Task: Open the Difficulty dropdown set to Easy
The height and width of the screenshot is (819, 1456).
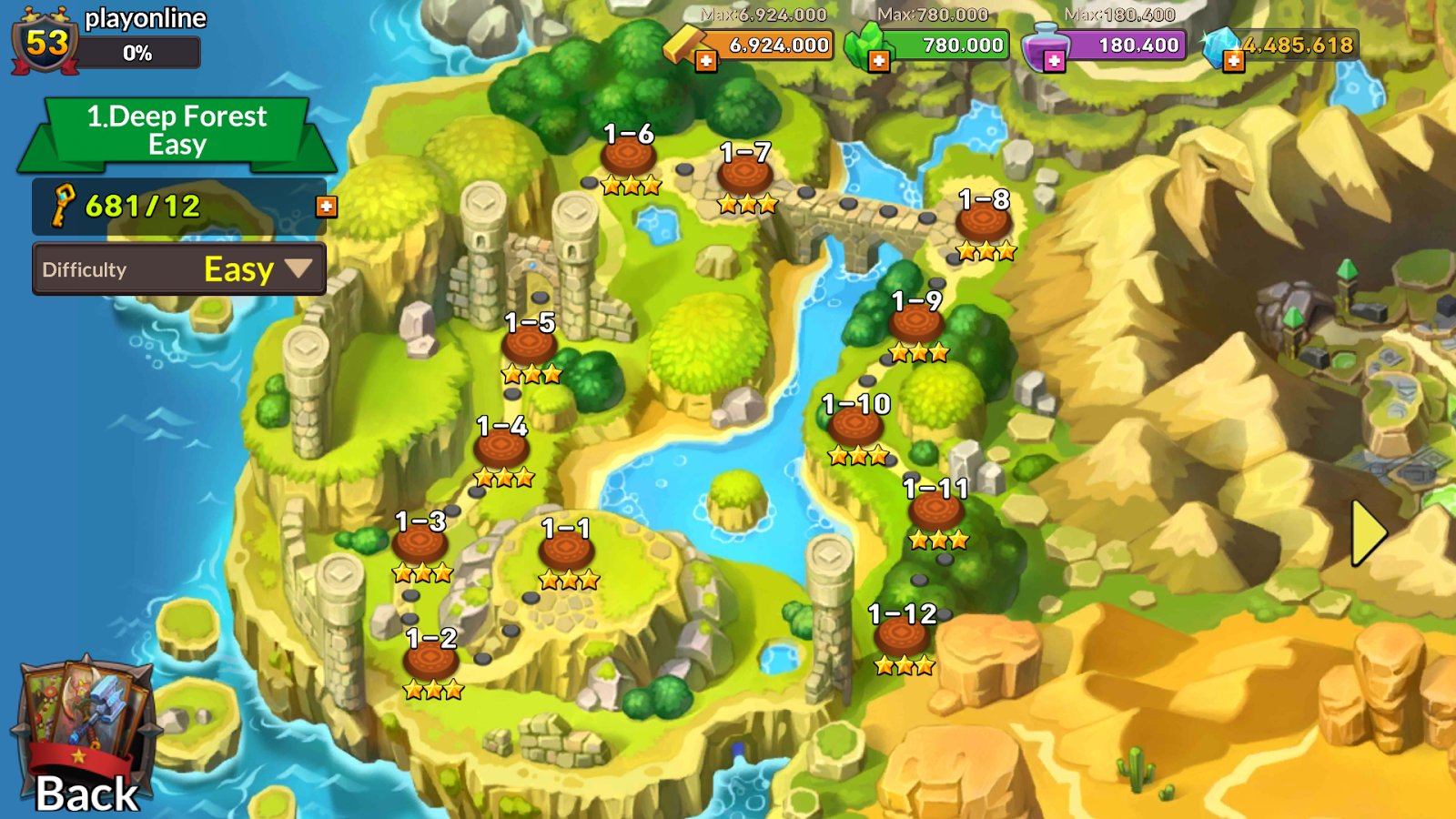Action: (179, 269)
